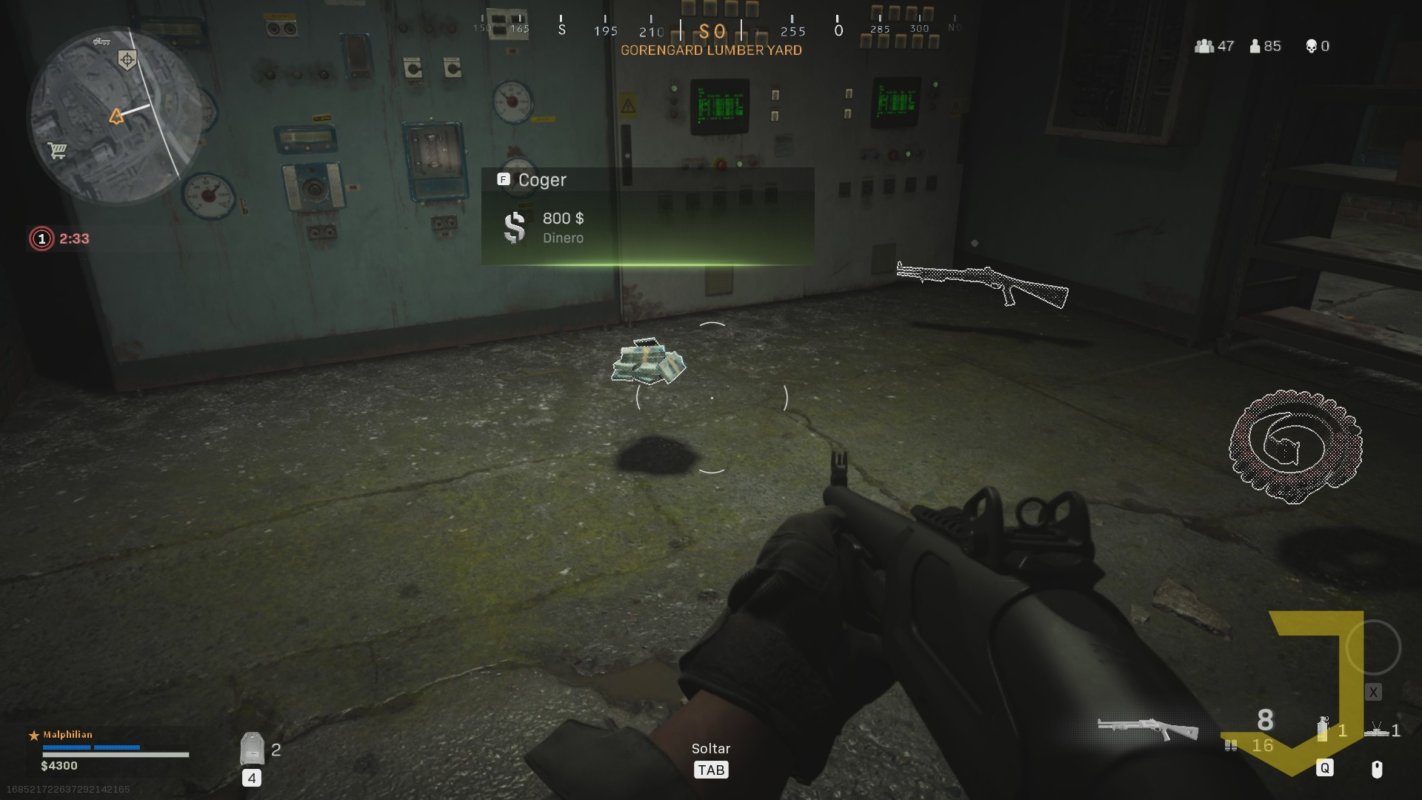
Task: Click the ammo magazine icon beside 16
Action: coord(1229,746)
